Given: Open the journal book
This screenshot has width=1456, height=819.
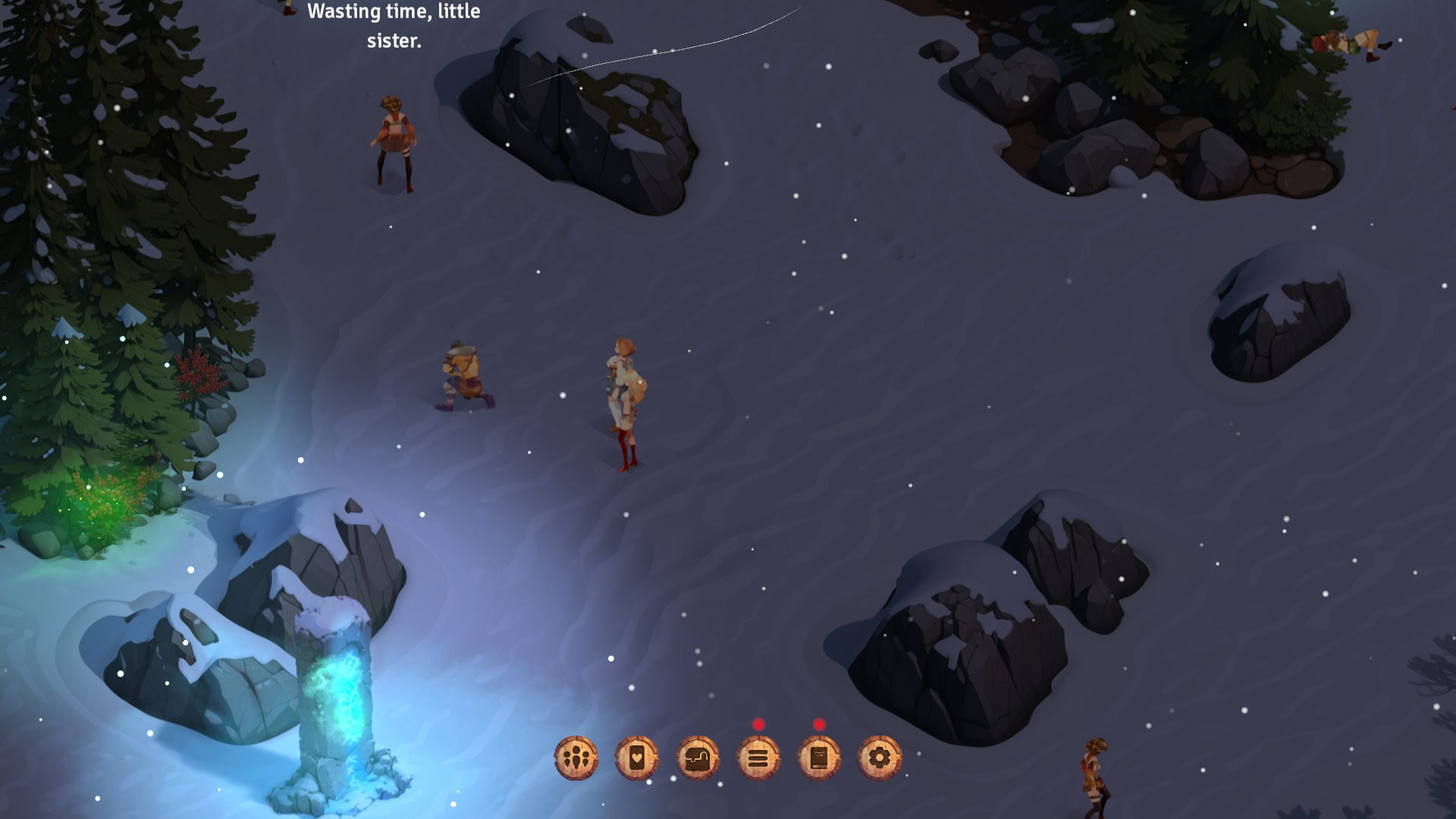Looking at the screenshot, I should click(x=819, y=758).
